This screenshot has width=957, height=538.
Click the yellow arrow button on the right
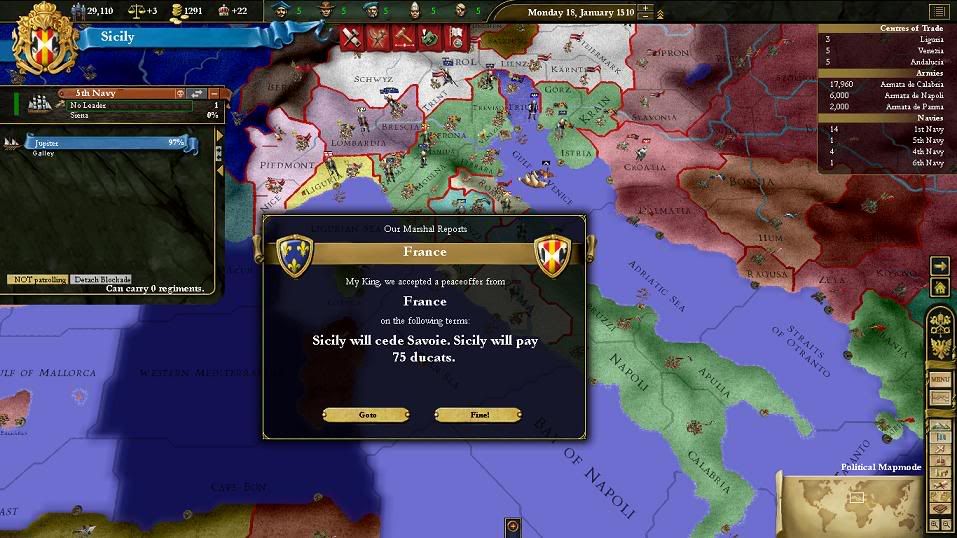[x=940, y=265]
